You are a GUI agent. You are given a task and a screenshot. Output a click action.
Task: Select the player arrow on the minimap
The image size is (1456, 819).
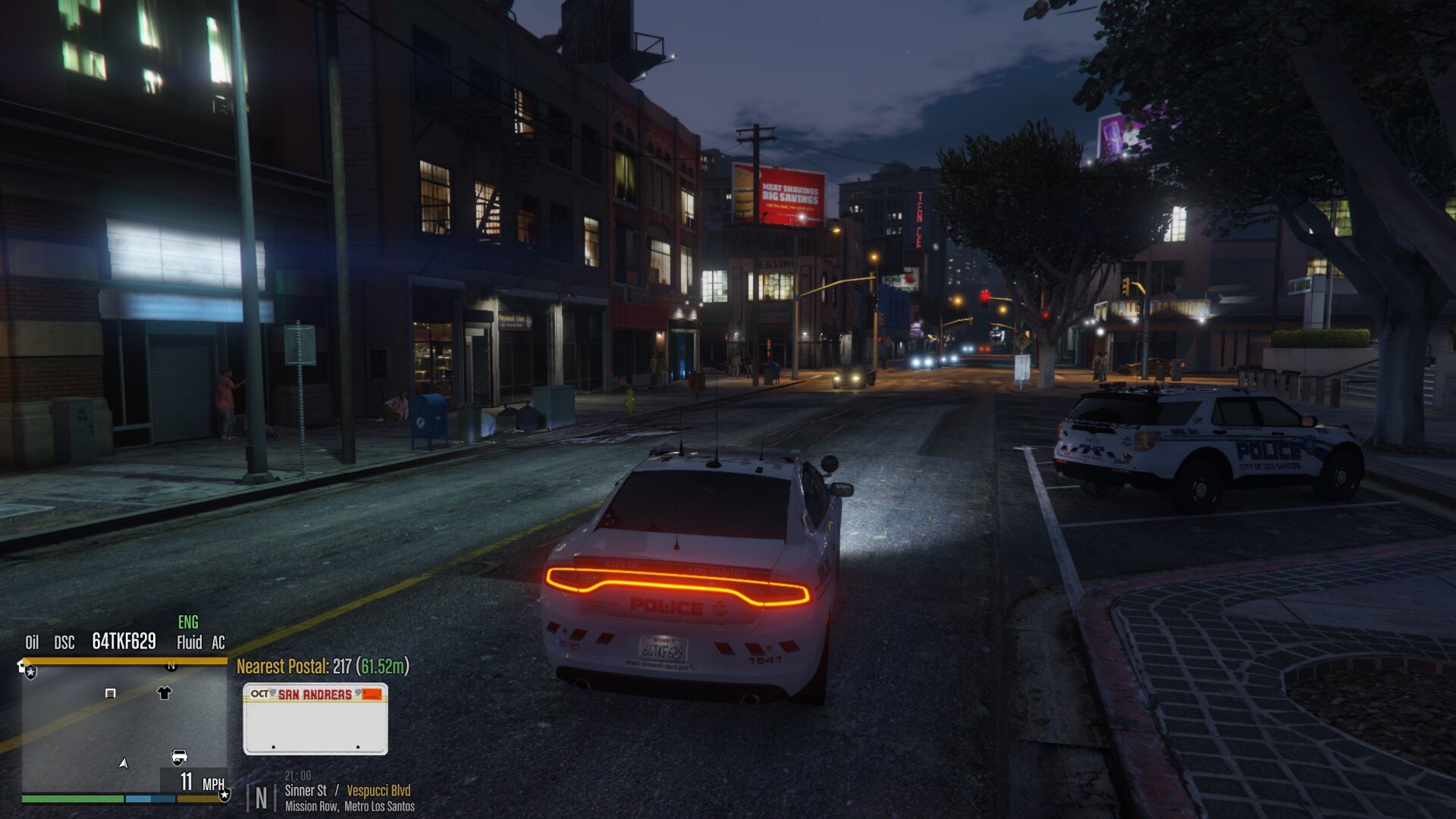coord(124,763)
